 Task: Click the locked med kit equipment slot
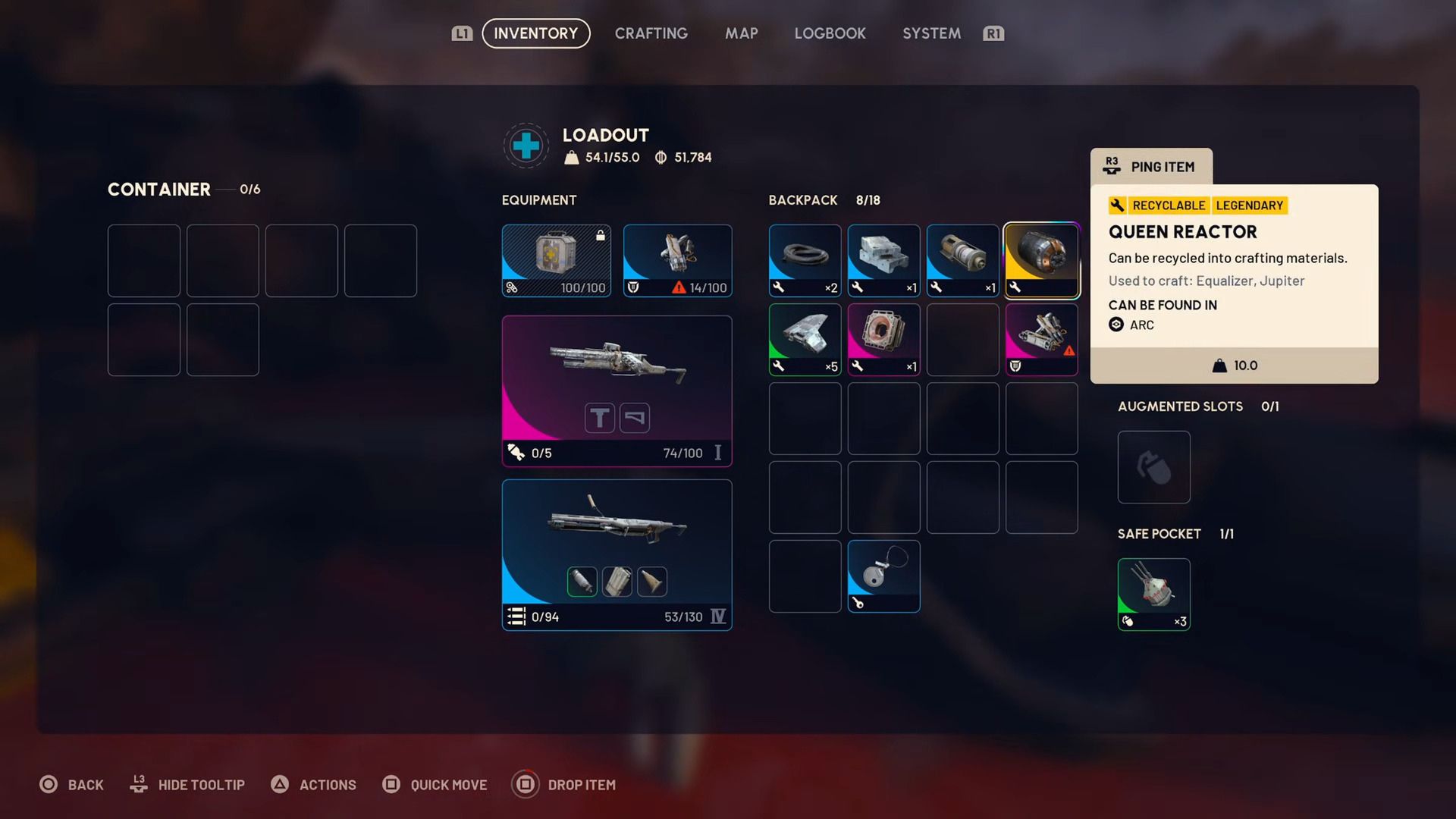[x=556, y=260]
